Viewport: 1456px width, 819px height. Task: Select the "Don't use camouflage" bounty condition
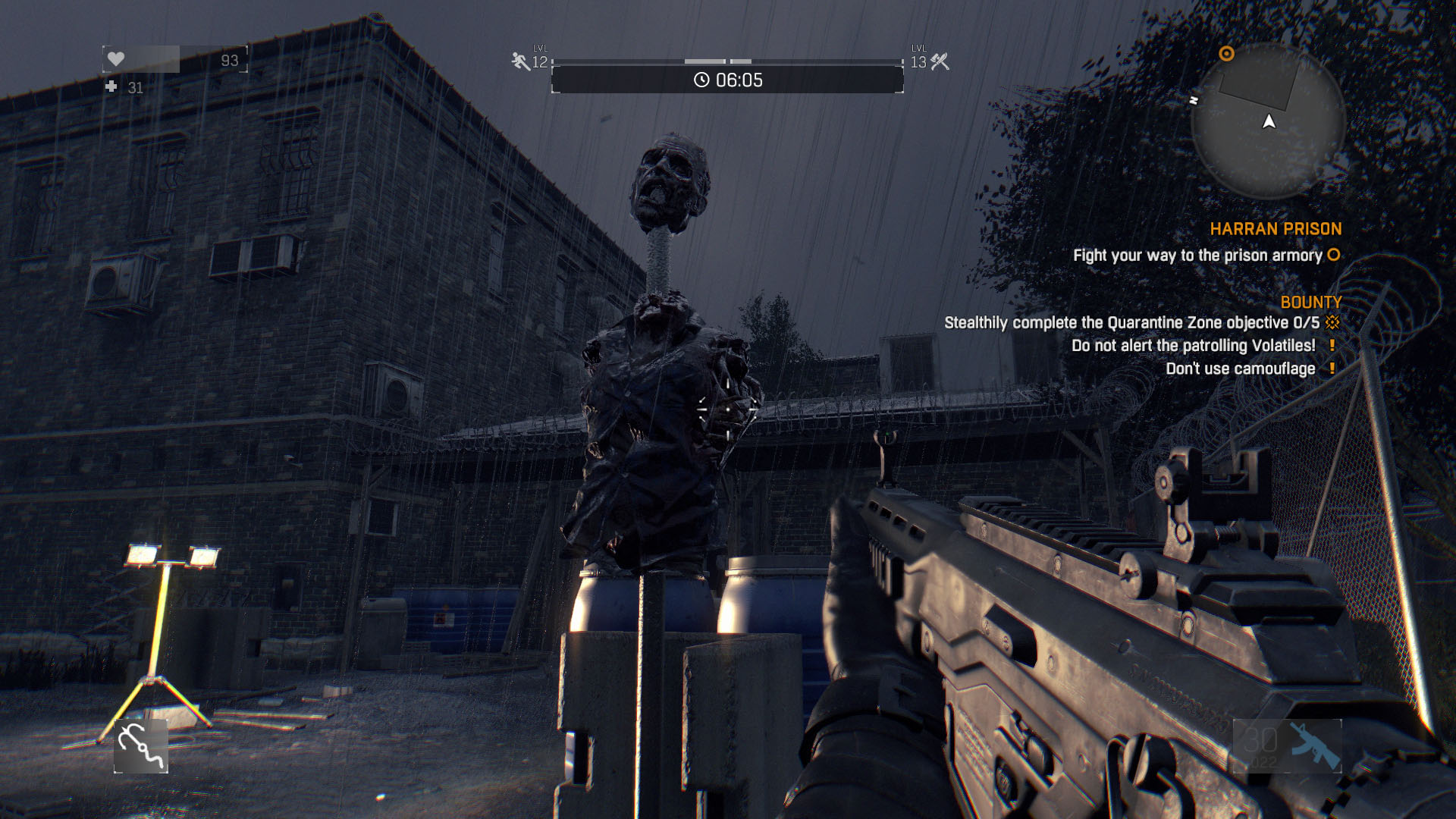click(x=1240, y=369)
